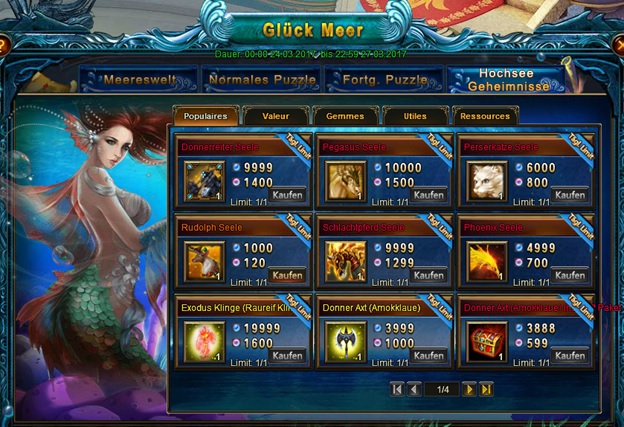The width and height of the screenshot is (624, 427).
Task: Show the Populaires shop category
Action: pos(207,116)
